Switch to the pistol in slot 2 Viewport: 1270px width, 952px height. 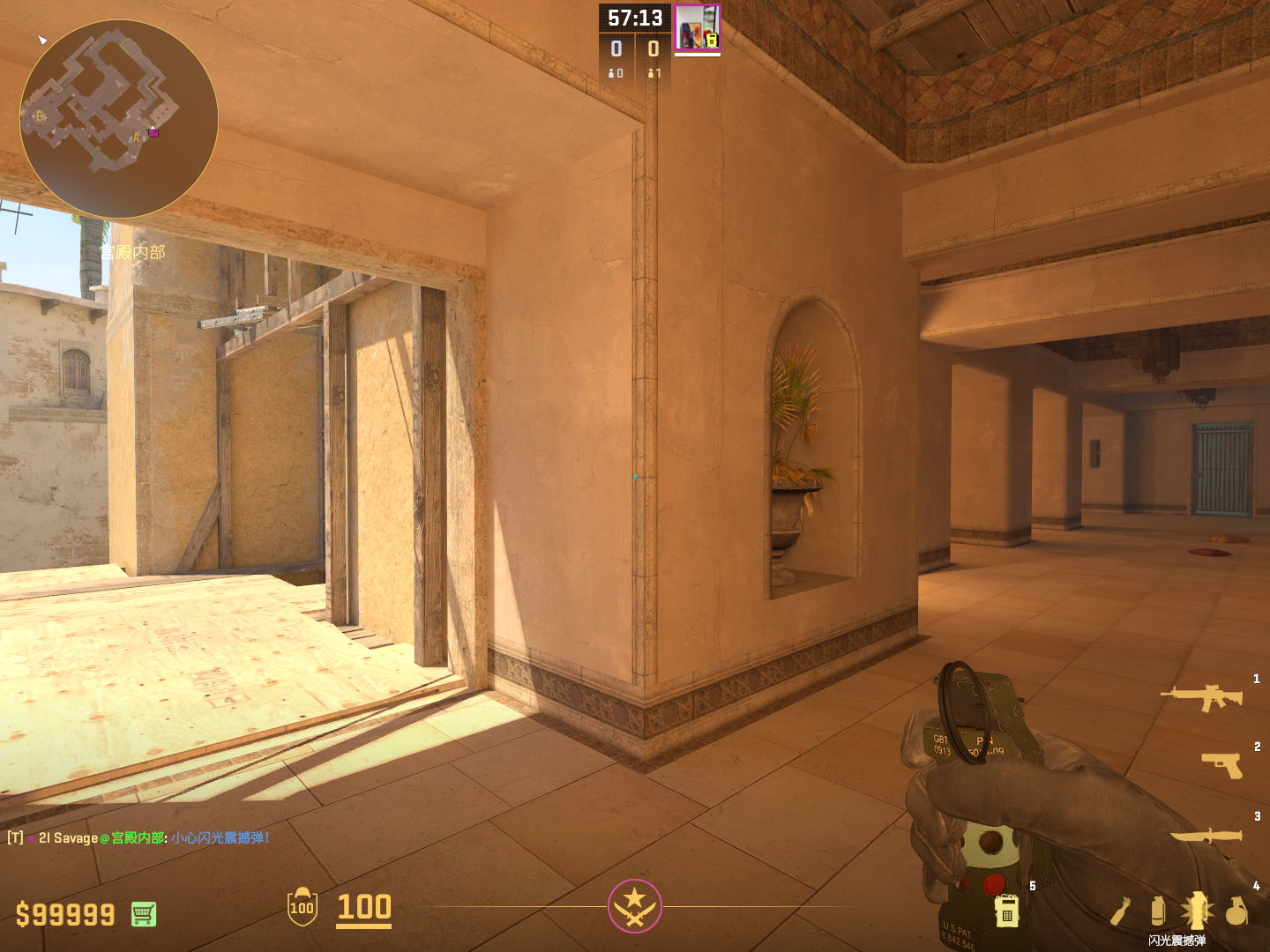coord(1222,764)
